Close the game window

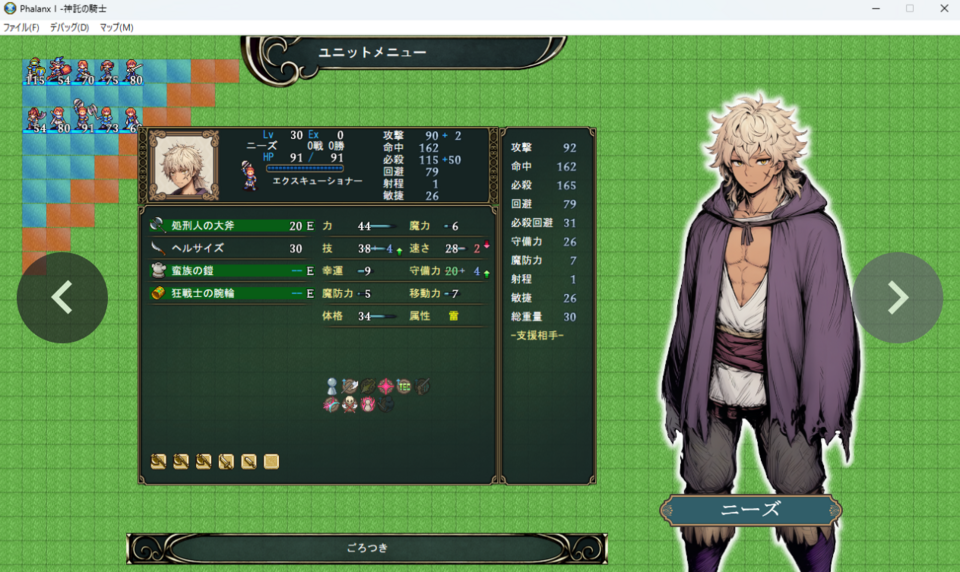pos(943,8)
